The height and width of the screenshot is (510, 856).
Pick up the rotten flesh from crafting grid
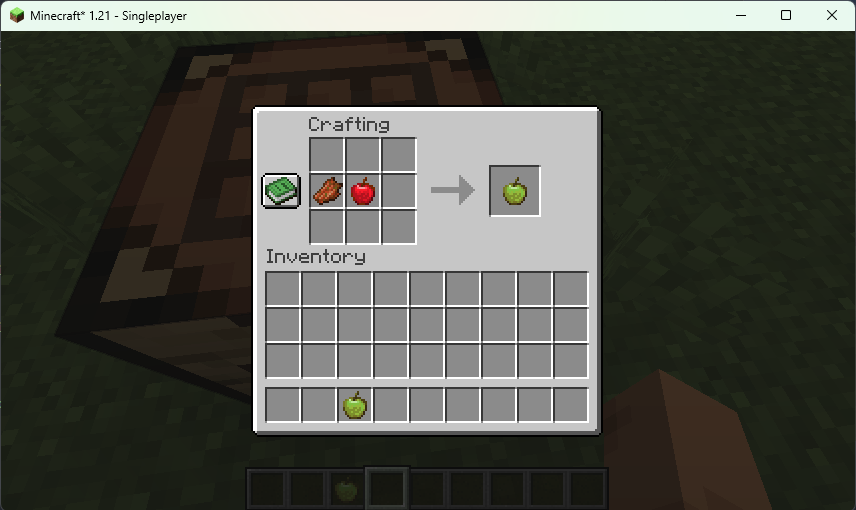click(327, 190)
